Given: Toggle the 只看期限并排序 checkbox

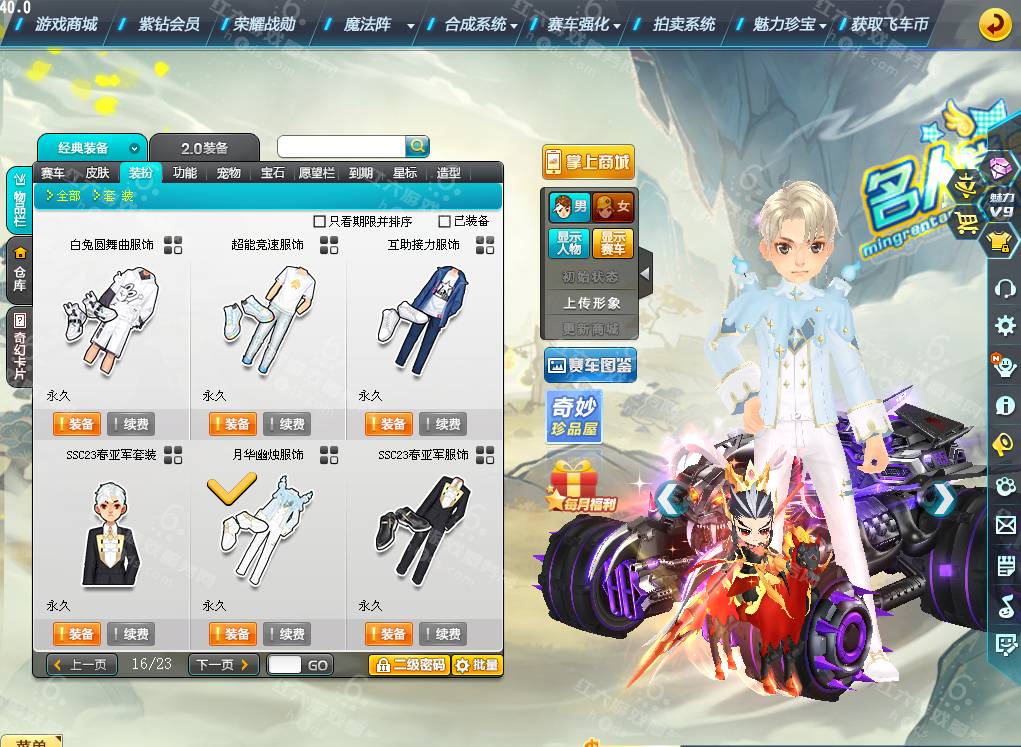Looking at the screenshot, I should [x=320, y=221].
